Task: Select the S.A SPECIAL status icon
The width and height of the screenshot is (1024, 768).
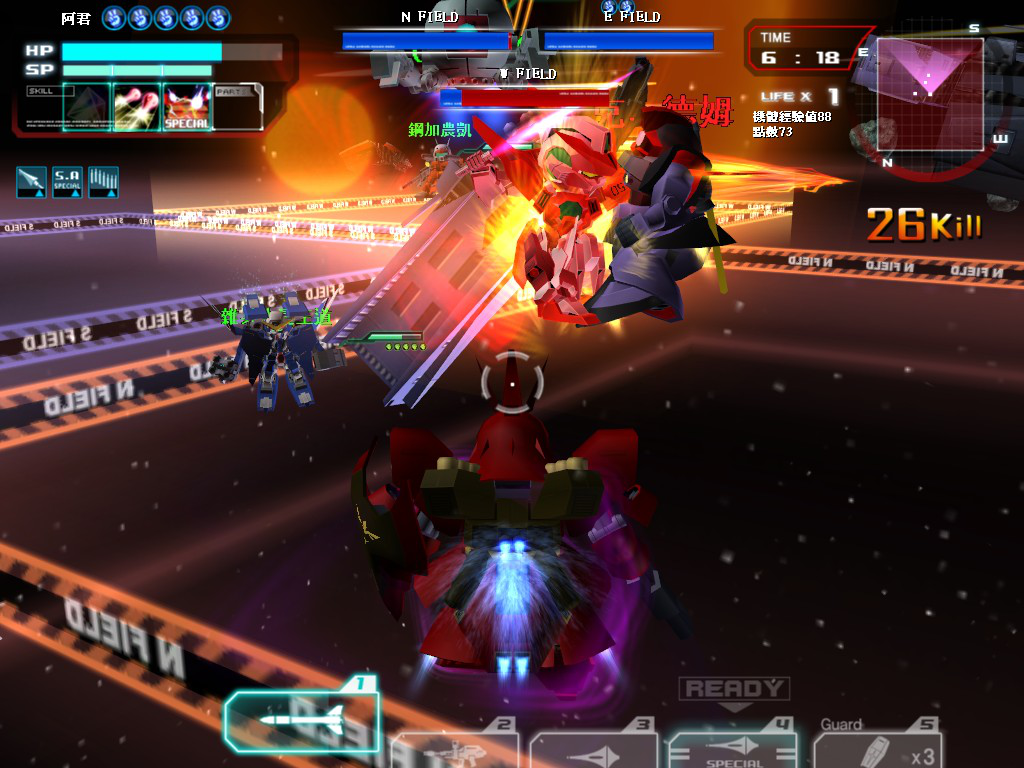Action: [x=67, y=181]
